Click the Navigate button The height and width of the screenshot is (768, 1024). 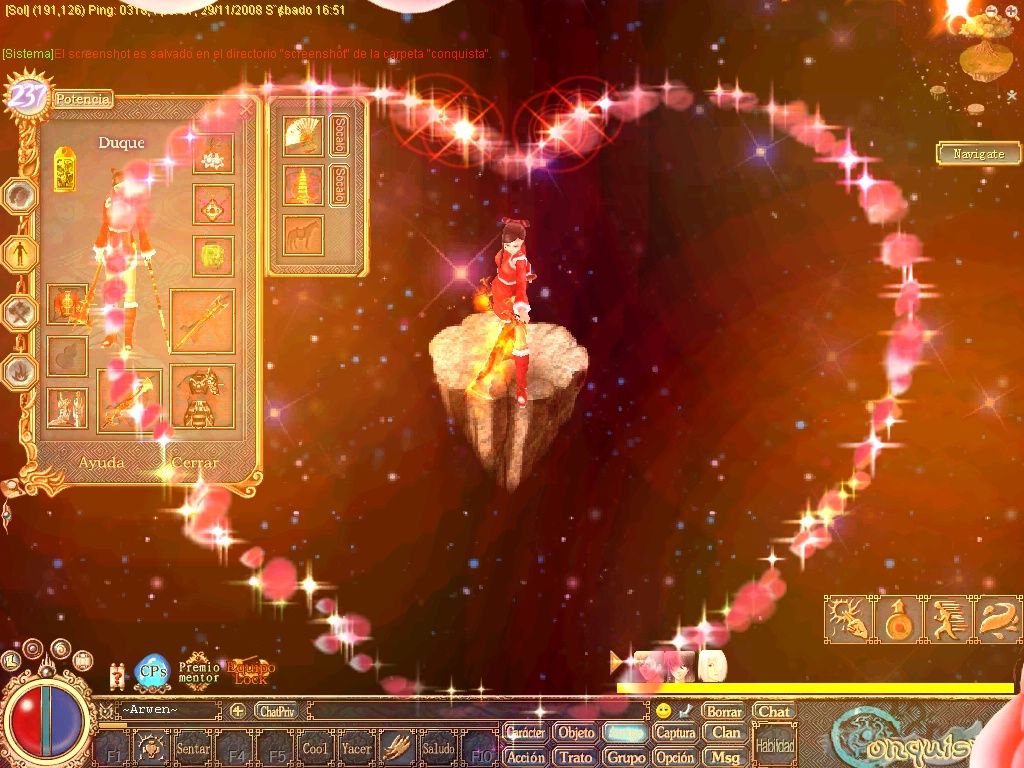tap(978, 154)
